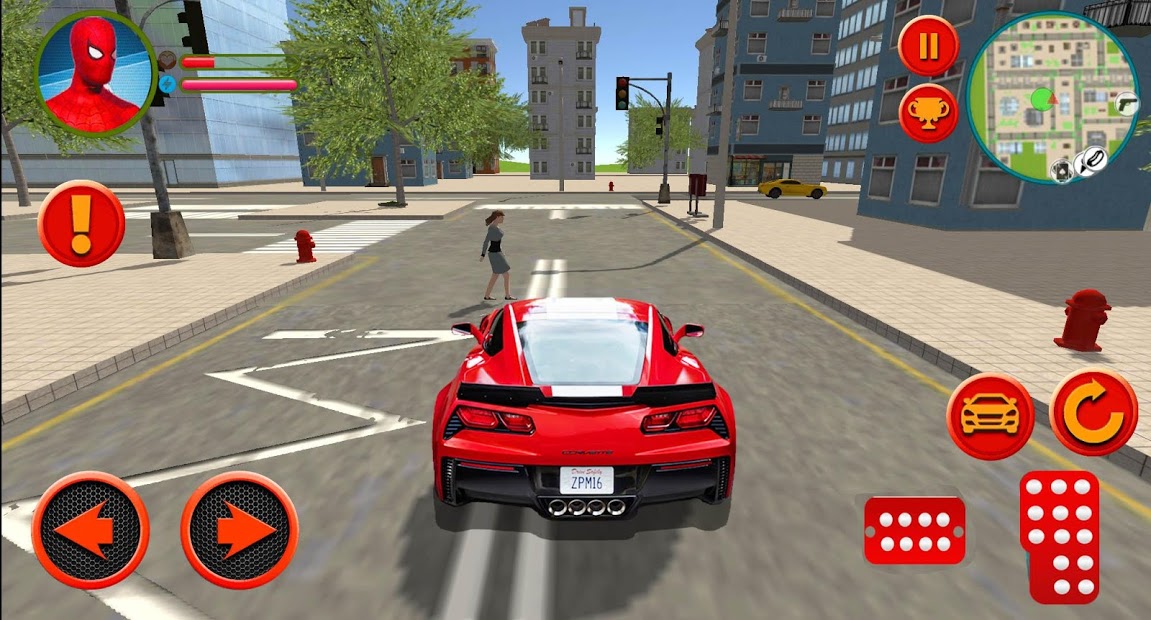Viewport: 1151px width, 620px height.
Task: Steer left with the left arrow button
Action: 90,529
